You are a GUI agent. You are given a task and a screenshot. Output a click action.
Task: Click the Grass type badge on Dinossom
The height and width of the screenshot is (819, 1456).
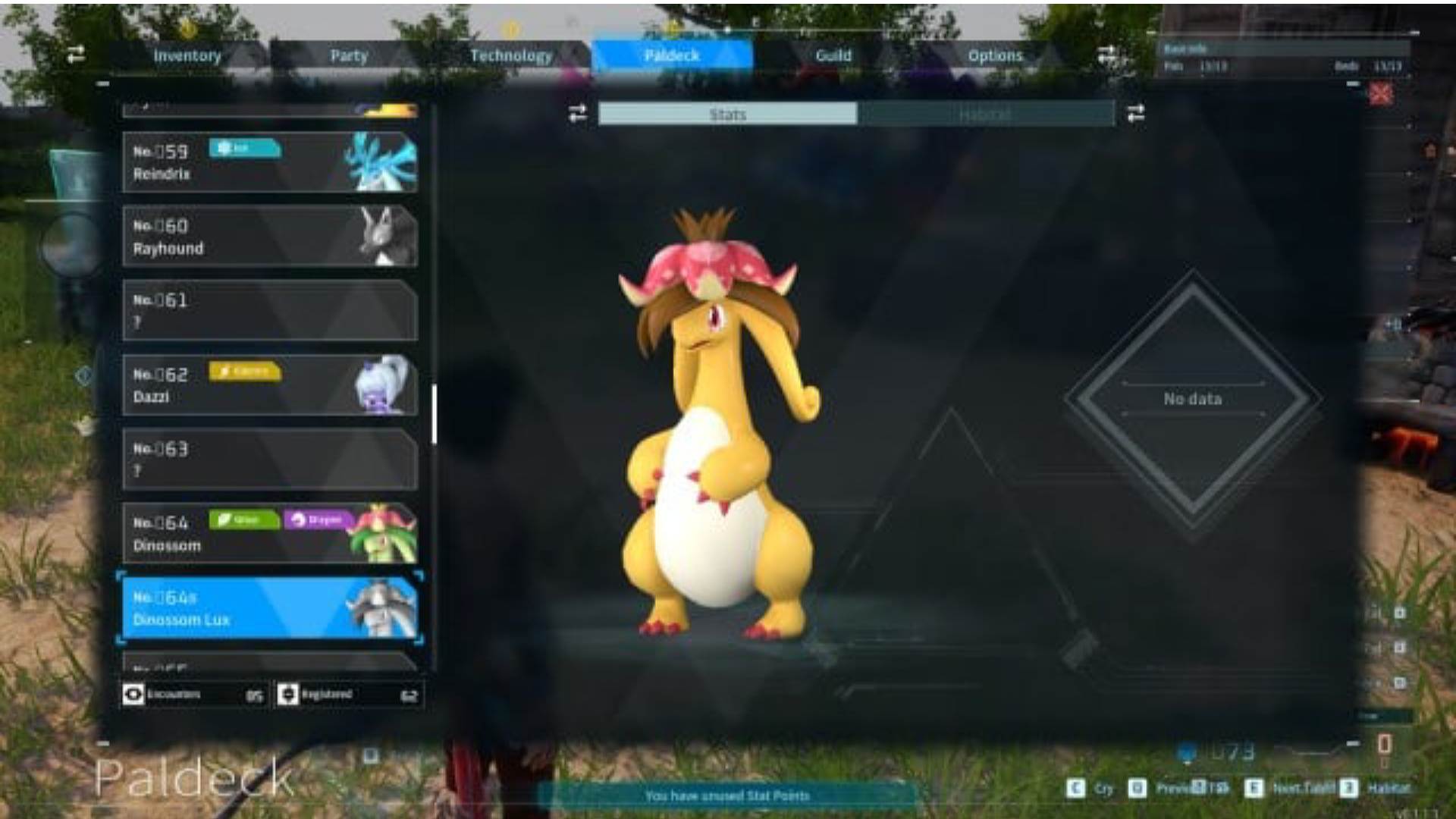(x=244, y=521)
